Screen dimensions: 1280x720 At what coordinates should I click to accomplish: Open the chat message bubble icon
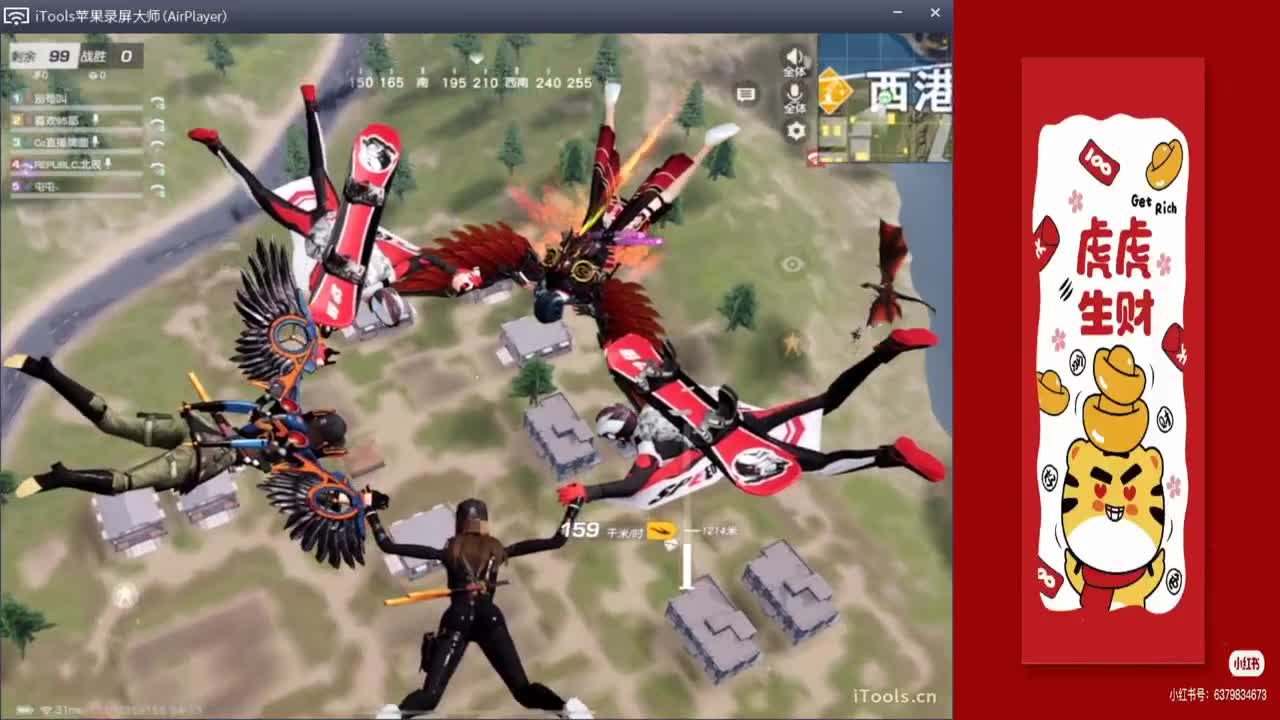[x=746, y=92]
